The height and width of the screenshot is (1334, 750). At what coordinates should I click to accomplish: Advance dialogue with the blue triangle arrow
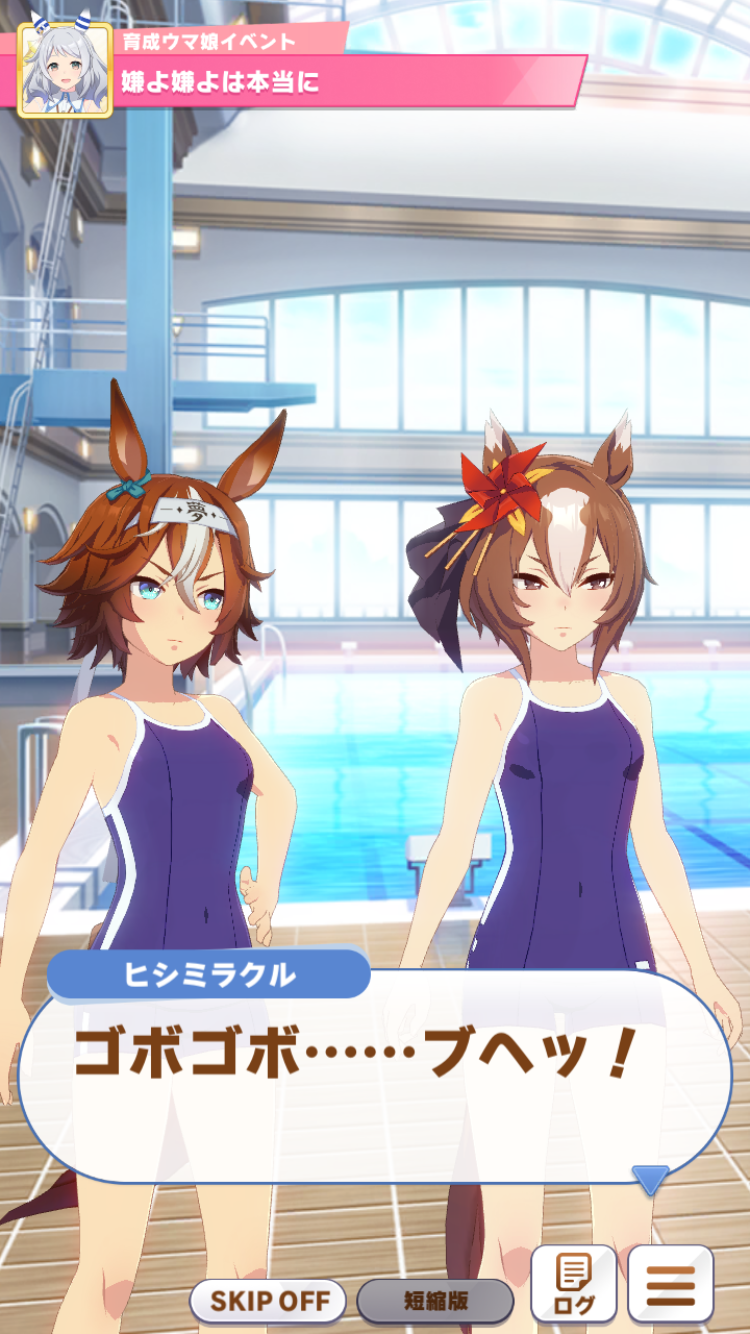(650, 1179)
